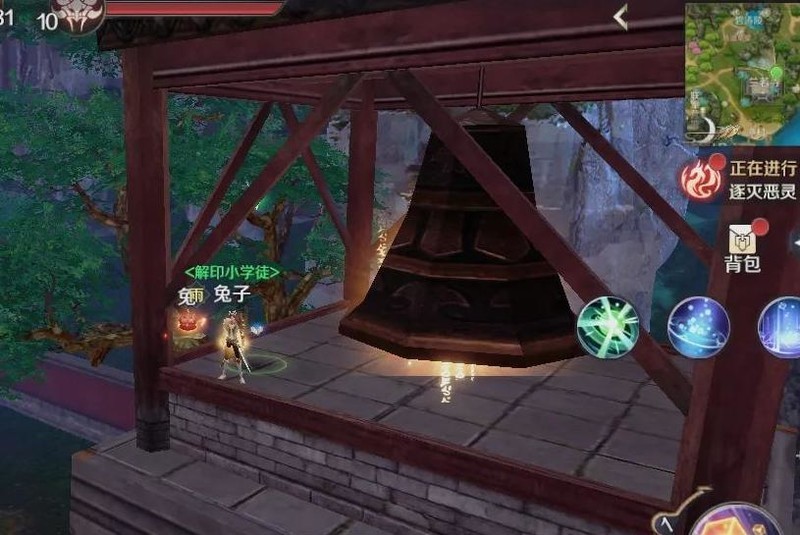Screen dimensions: 800x535
Task: Open the minimap
Action: tap(742, 72)
